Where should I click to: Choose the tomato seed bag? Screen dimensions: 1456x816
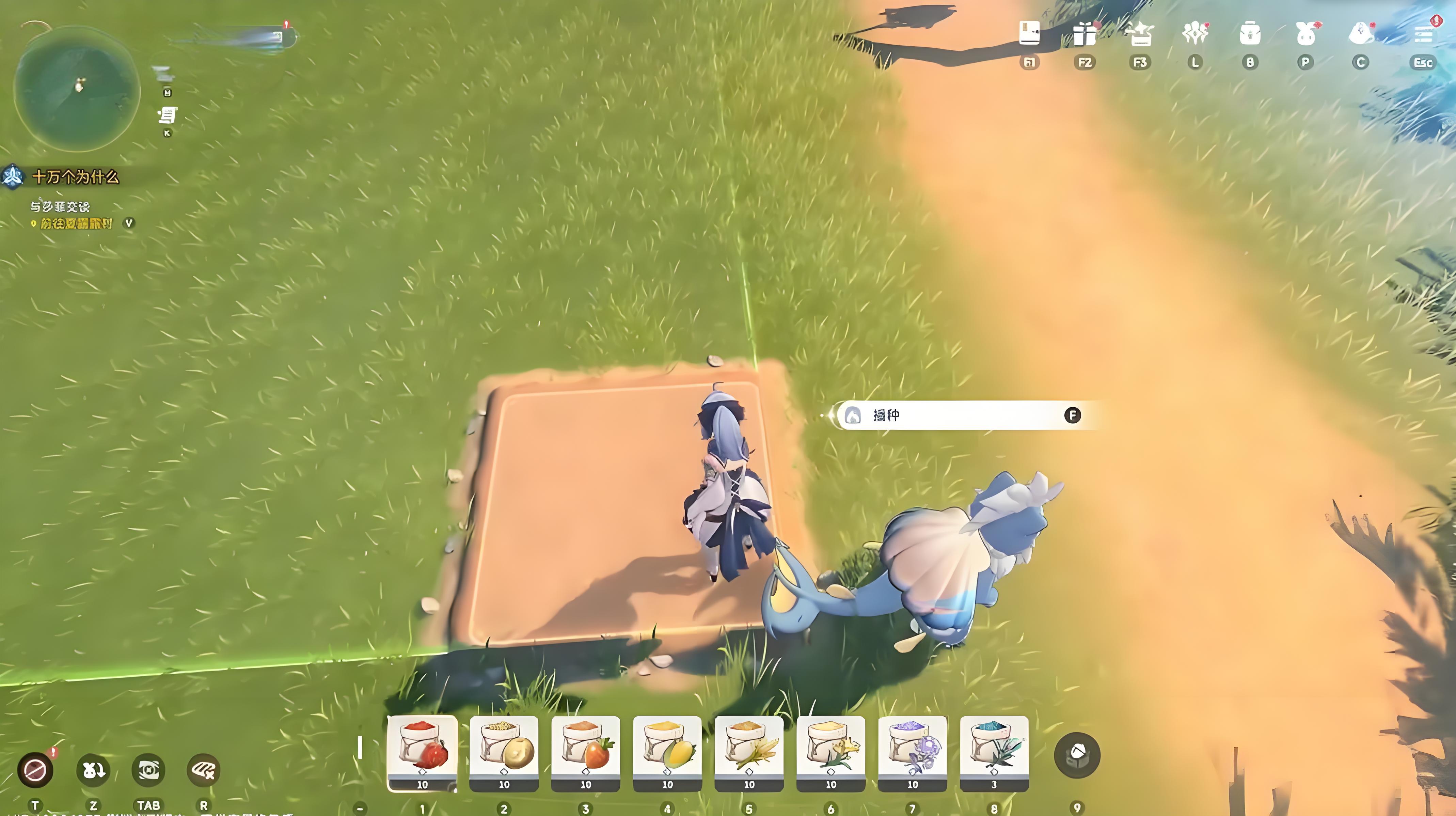point(586,752)
